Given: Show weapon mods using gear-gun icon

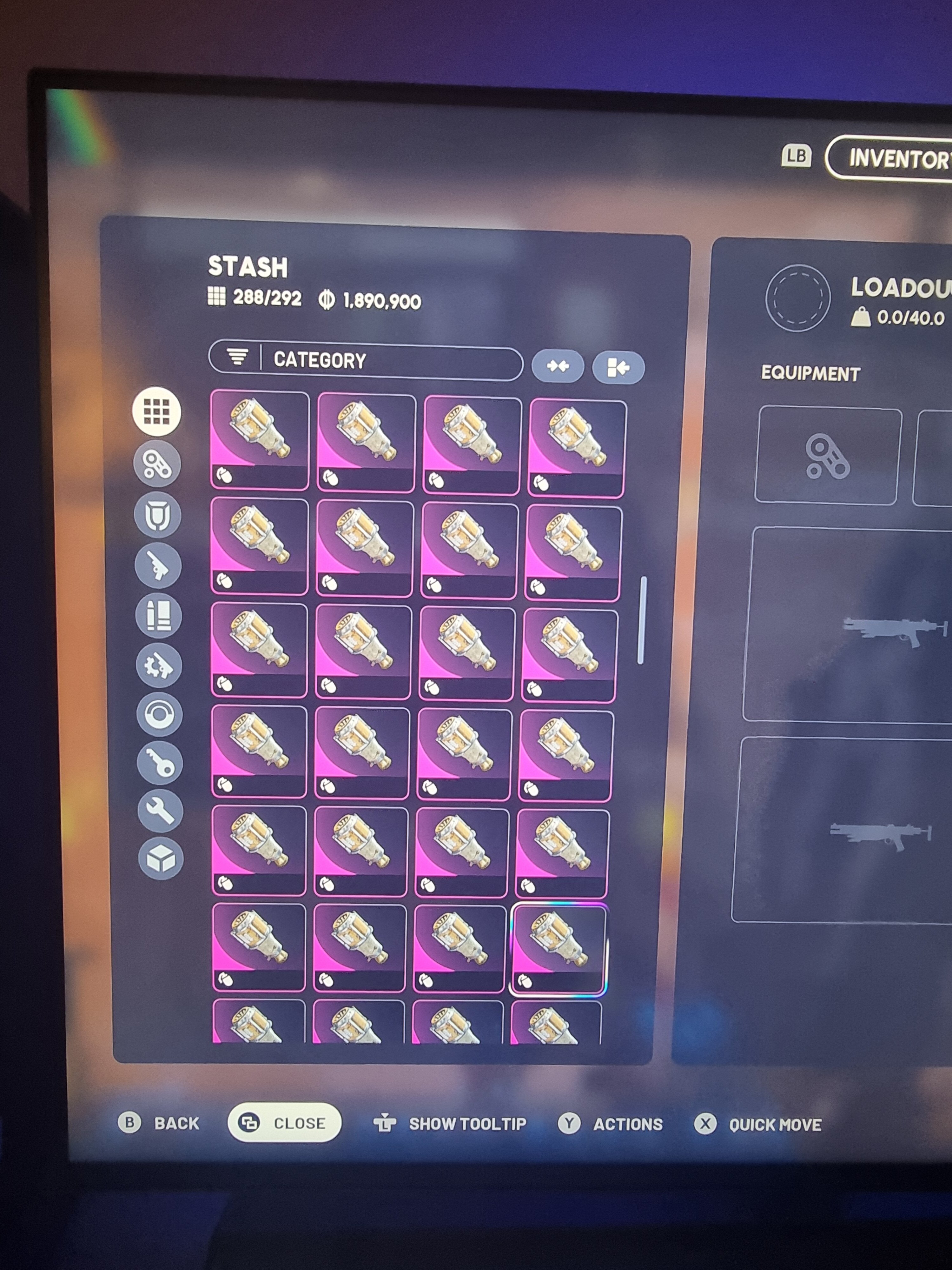Looking at the screenshot, I should pos(159,666).
